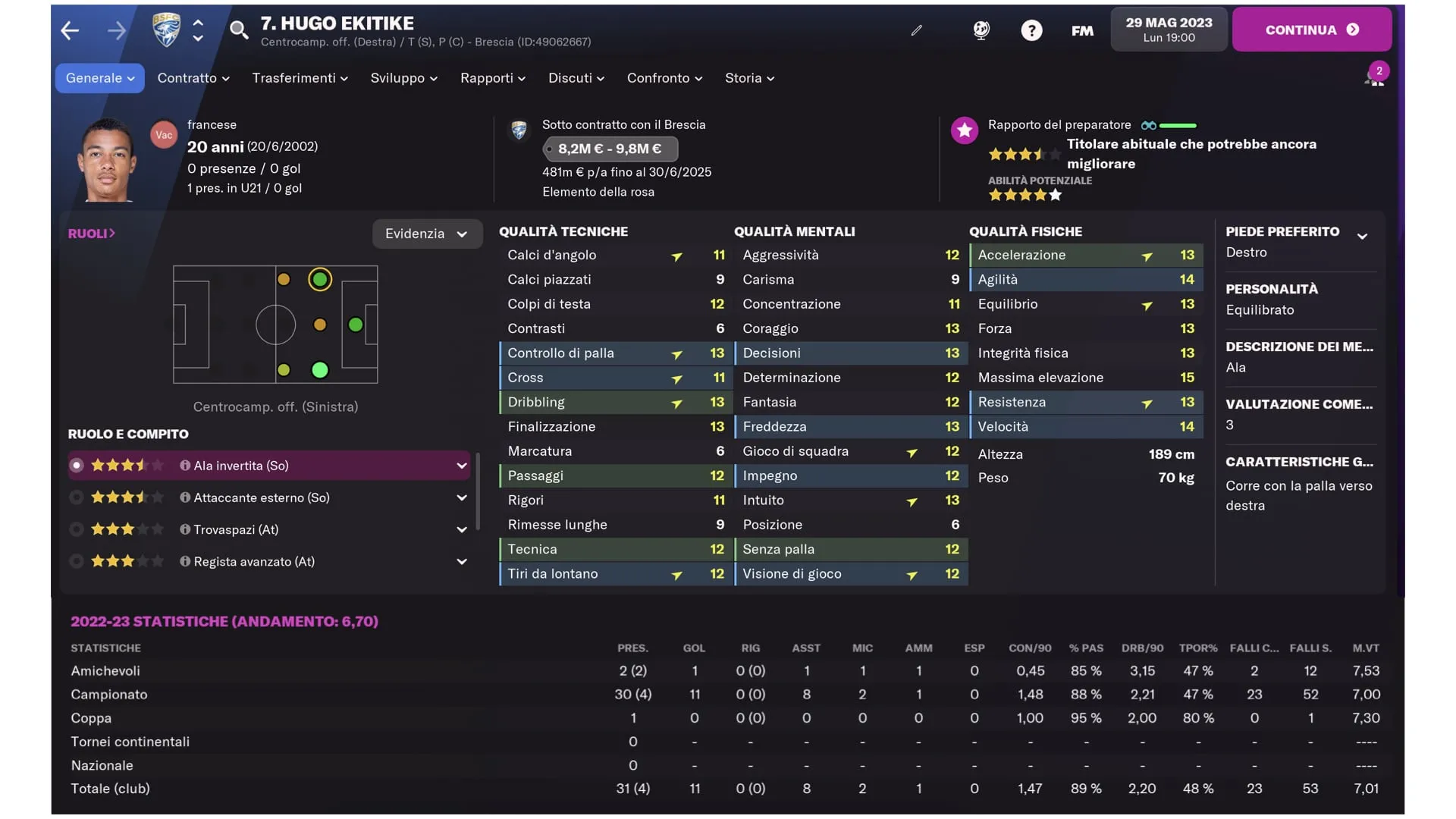Show the Sviluppo section
The width and height of the screenshot is (1456, 819).
pos(403,78)
